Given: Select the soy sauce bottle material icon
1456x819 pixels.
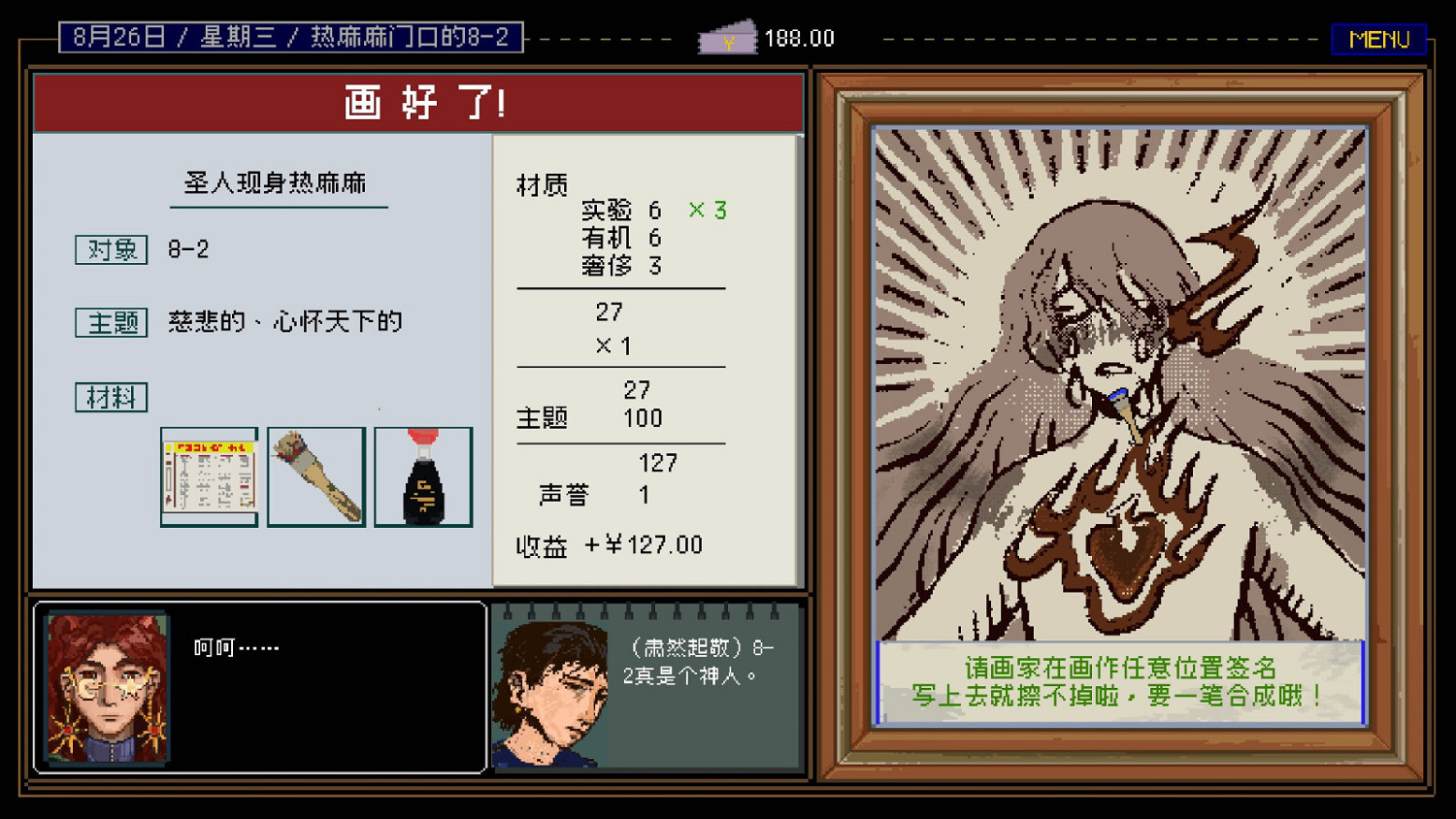Looking at the screenshot, I should [x=424, y=476].
